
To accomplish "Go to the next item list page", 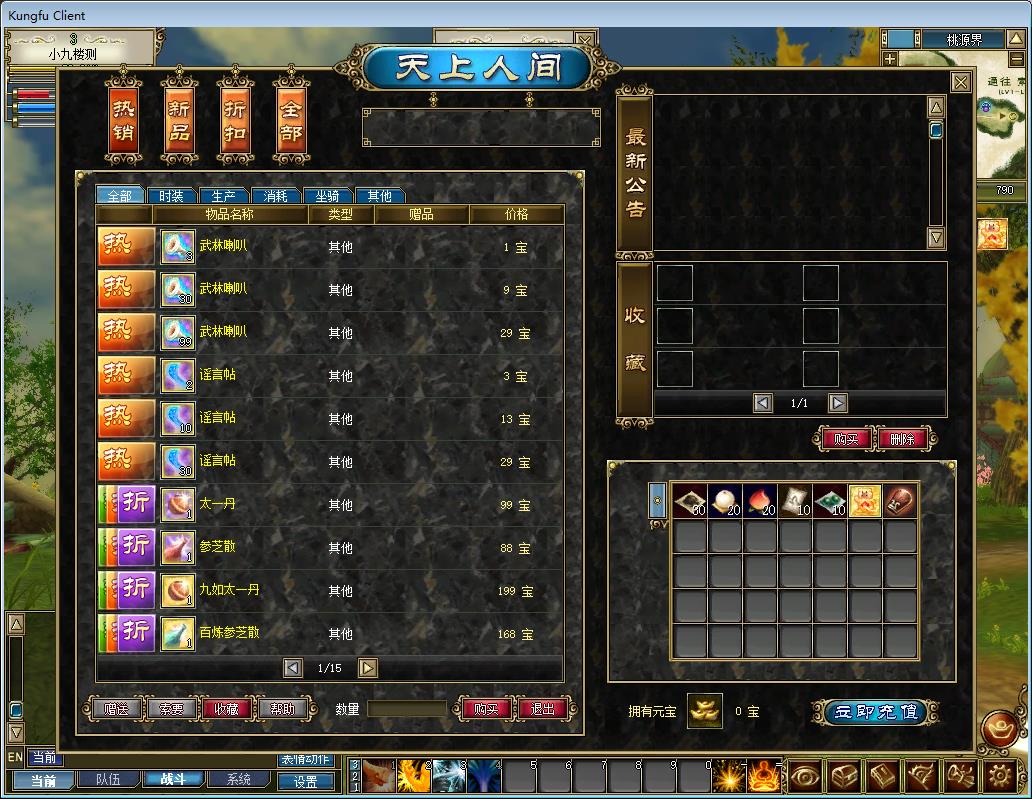I will pos(368,668).
